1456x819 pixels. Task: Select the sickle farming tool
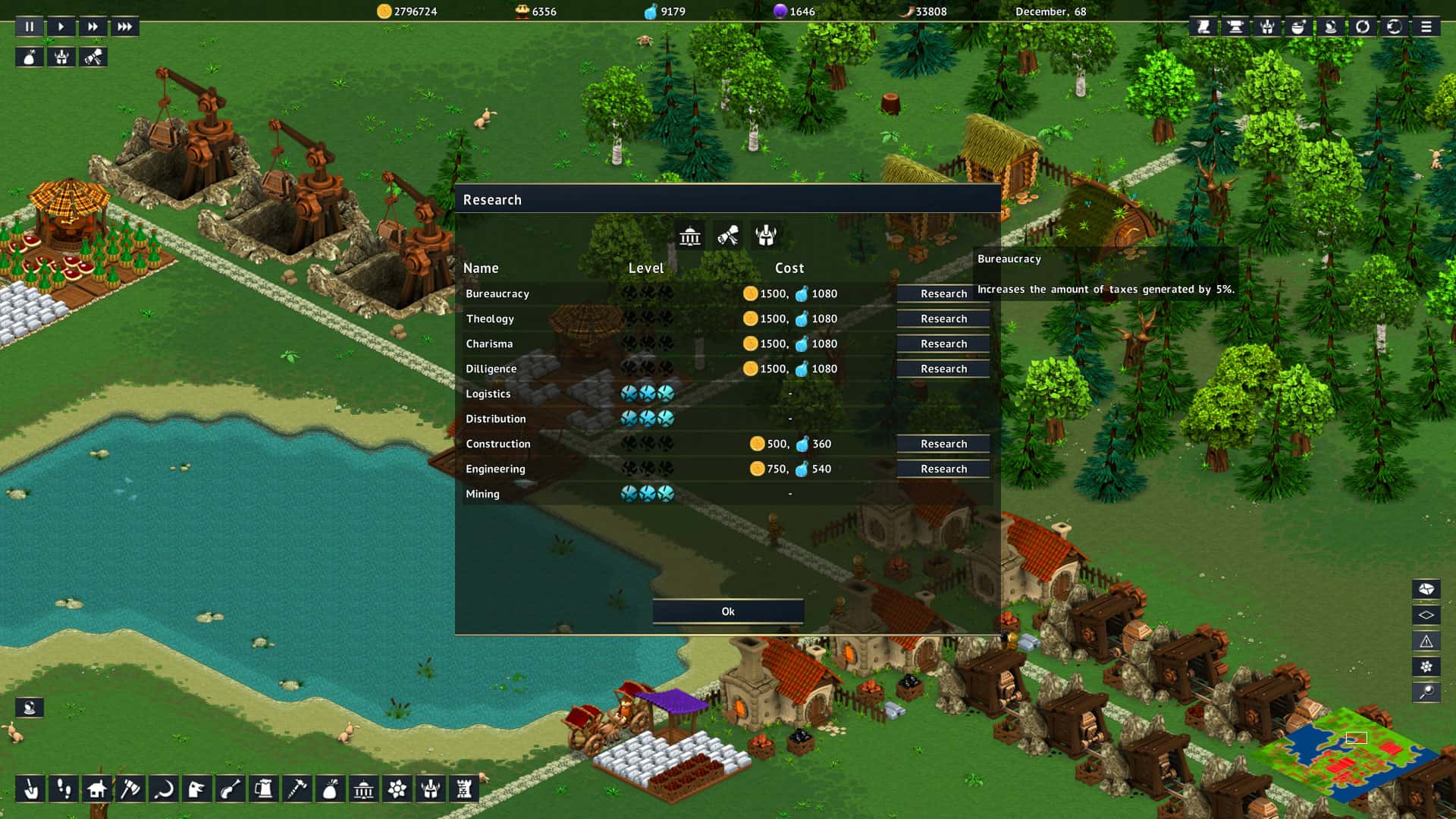point(163,789)
